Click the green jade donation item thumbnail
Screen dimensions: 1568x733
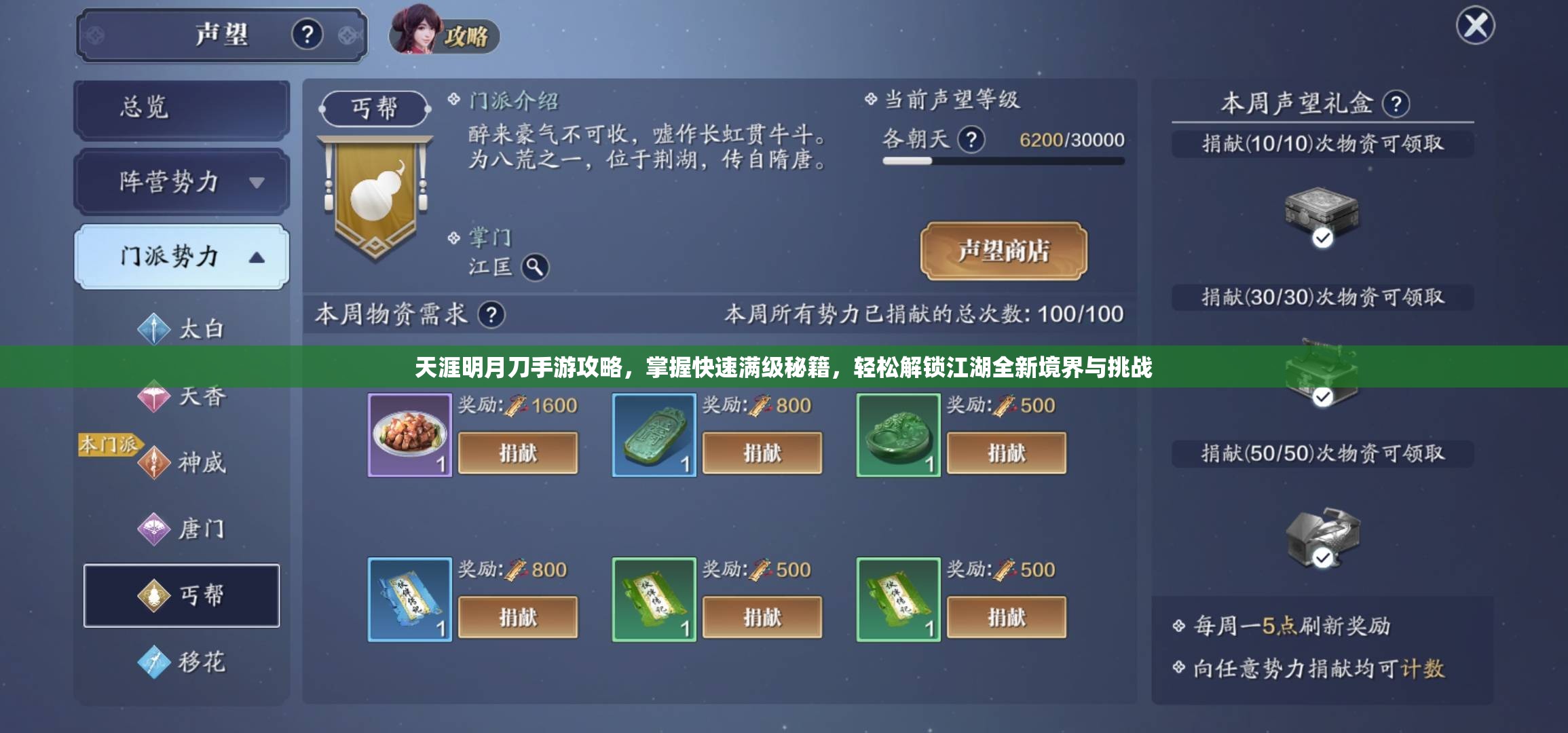pos(897,434)
